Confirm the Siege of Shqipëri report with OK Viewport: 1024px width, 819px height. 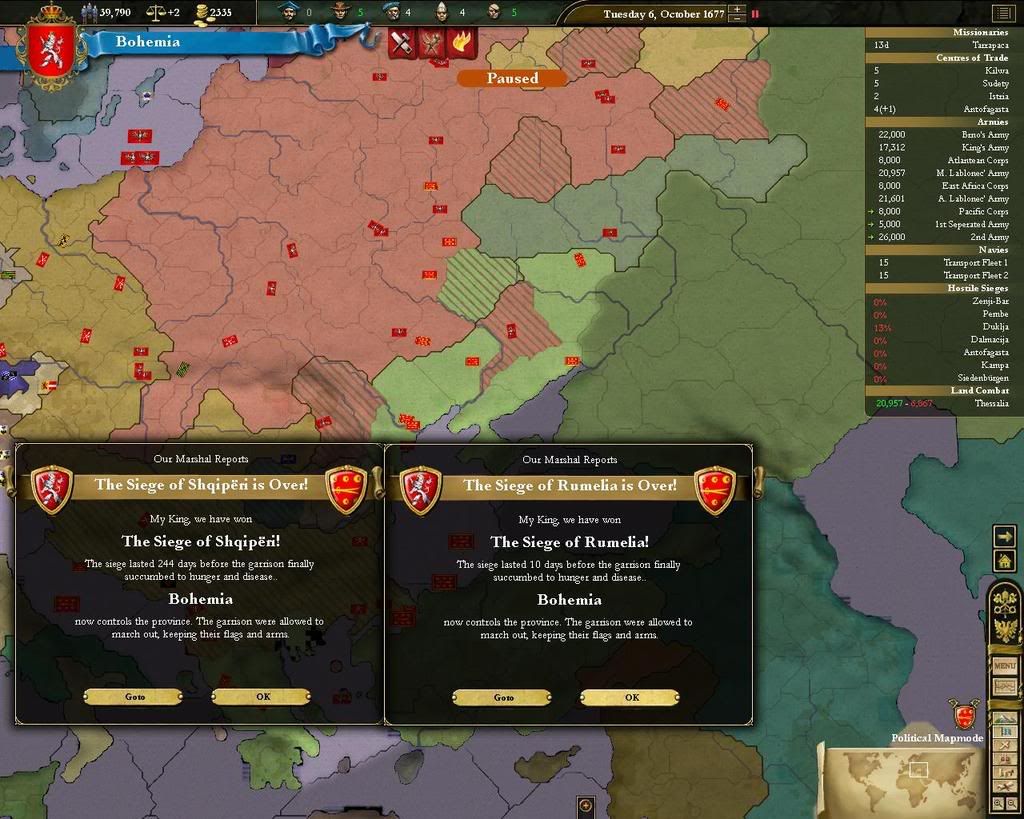(263, 697)
